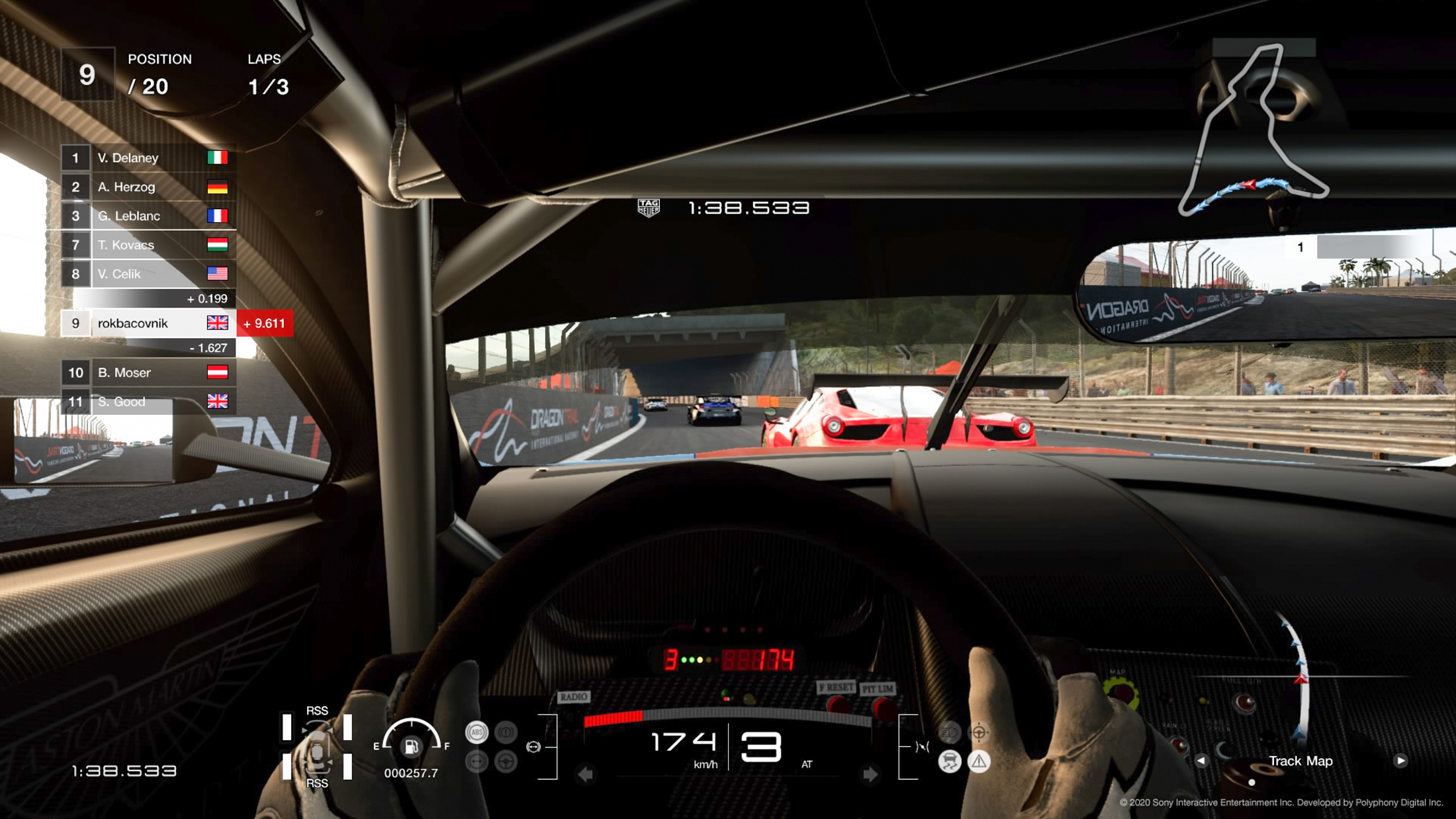Click the tyre wear car diagram
Screen dimensions: 1456x819
317,747
